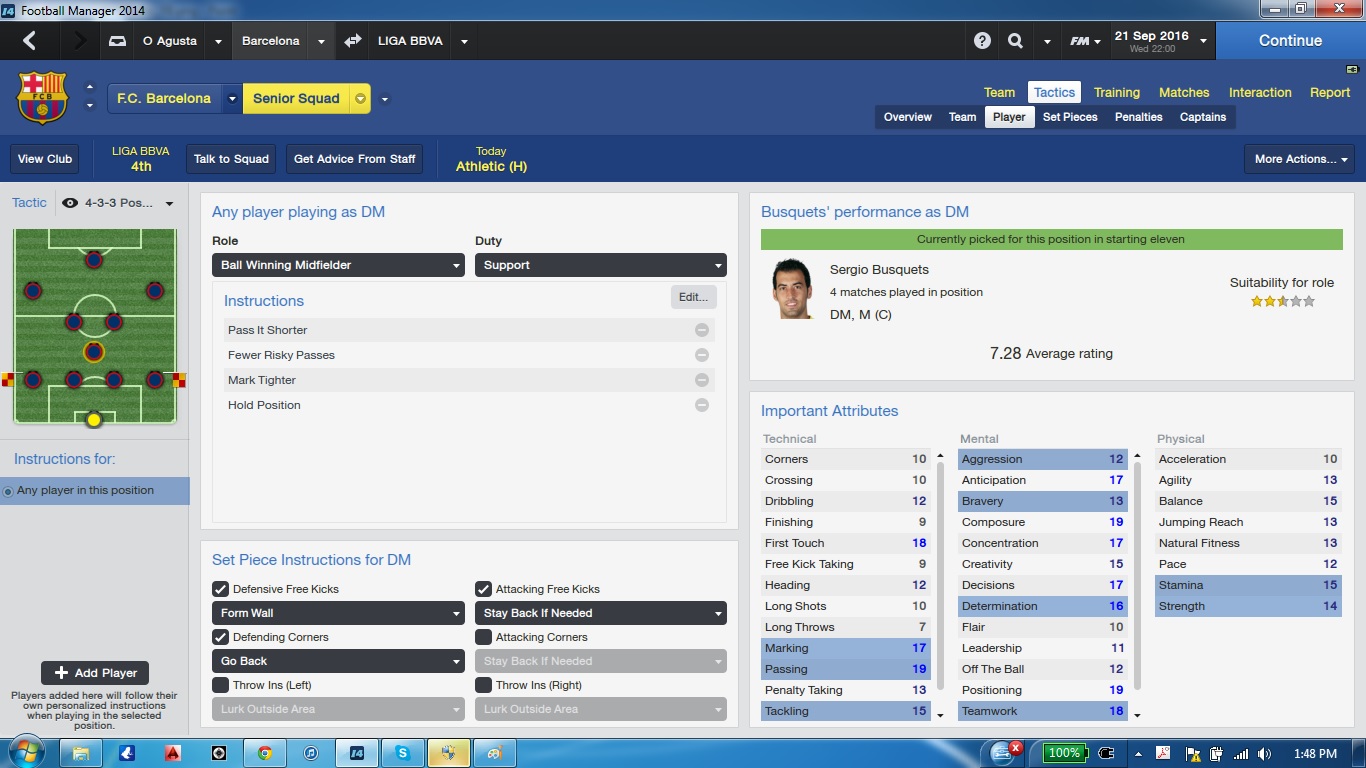Get Advice From Staff
Screen dimensions: 1366x768
pyautogui.click(x=354, y=159)
